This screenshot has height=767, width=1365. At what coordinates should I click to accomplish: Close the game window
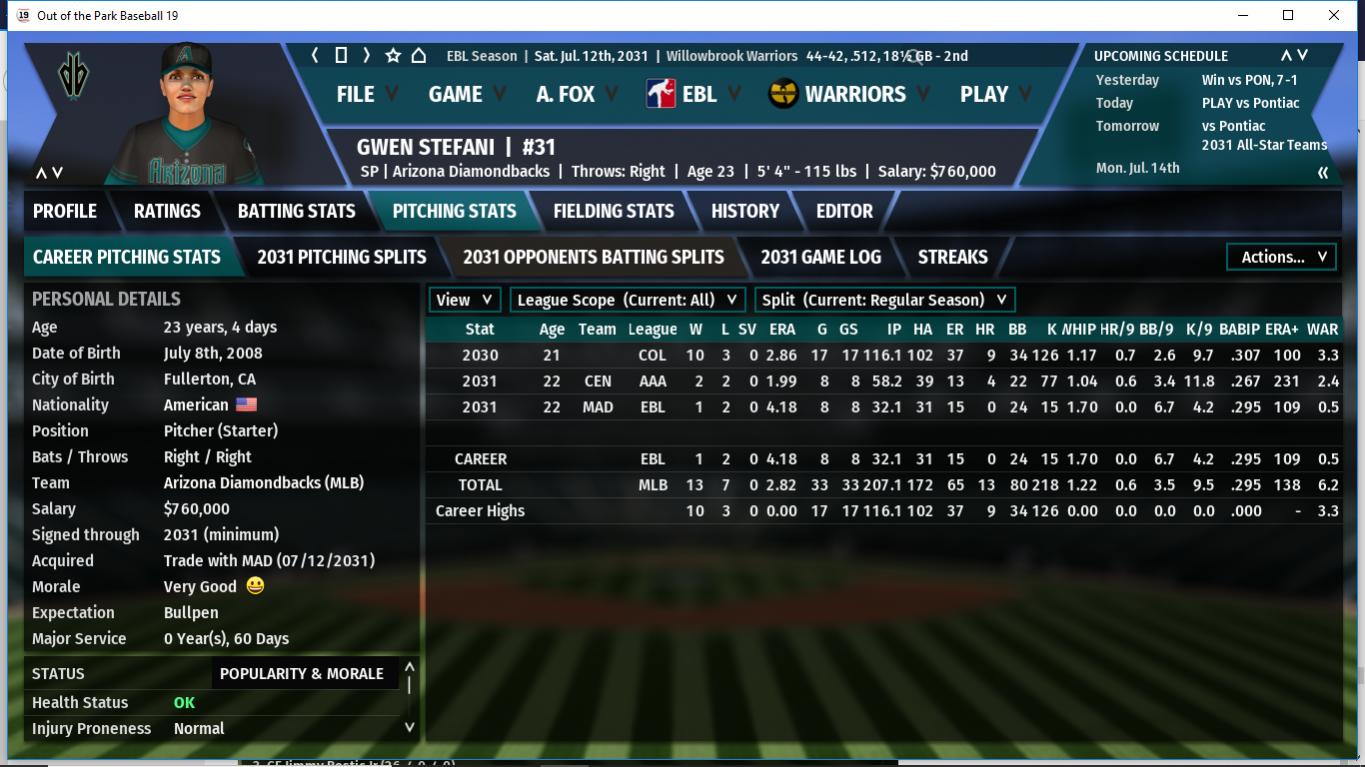click(1334, 15)
